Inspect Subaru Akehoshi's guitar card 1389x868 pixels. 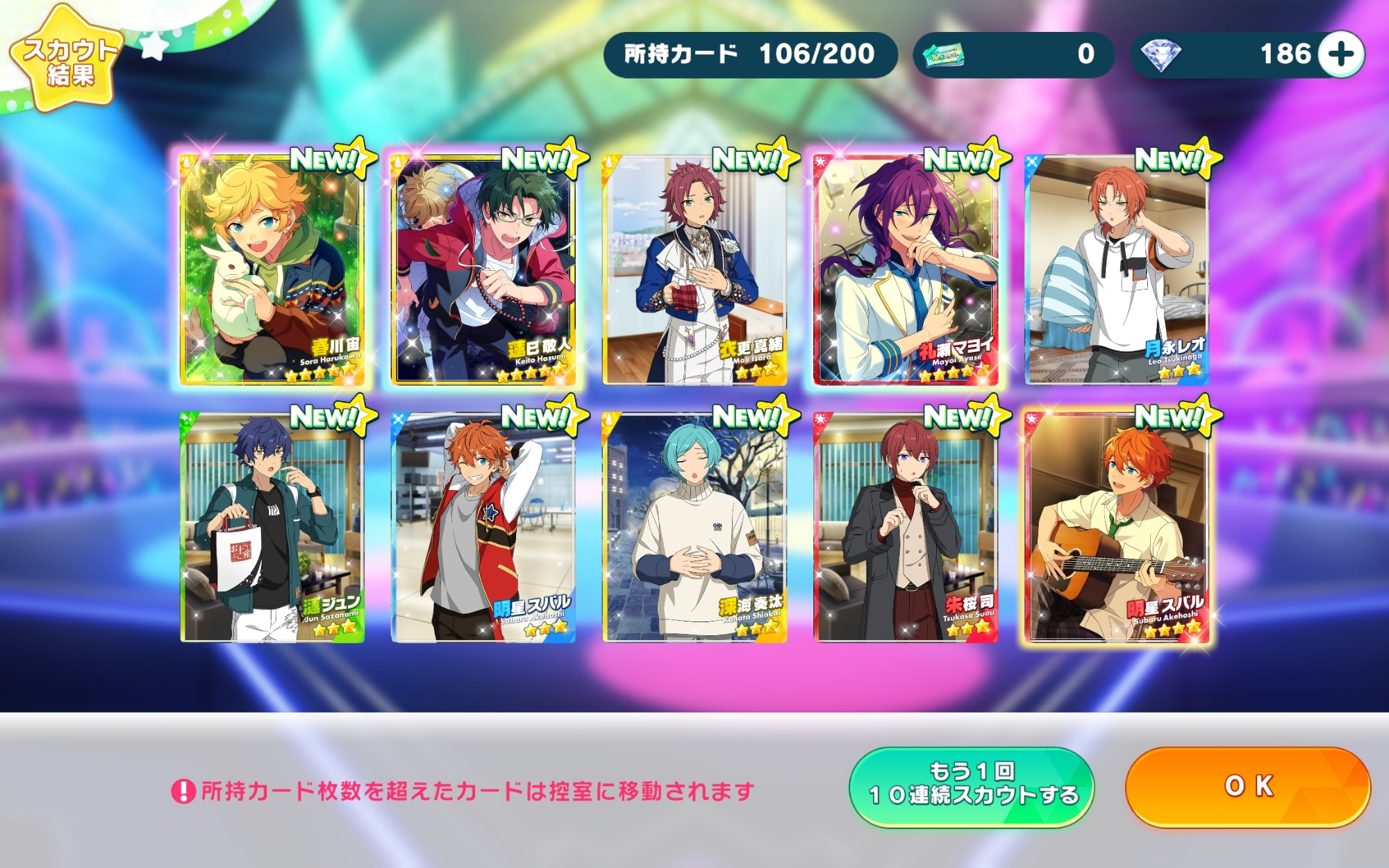1117,526
